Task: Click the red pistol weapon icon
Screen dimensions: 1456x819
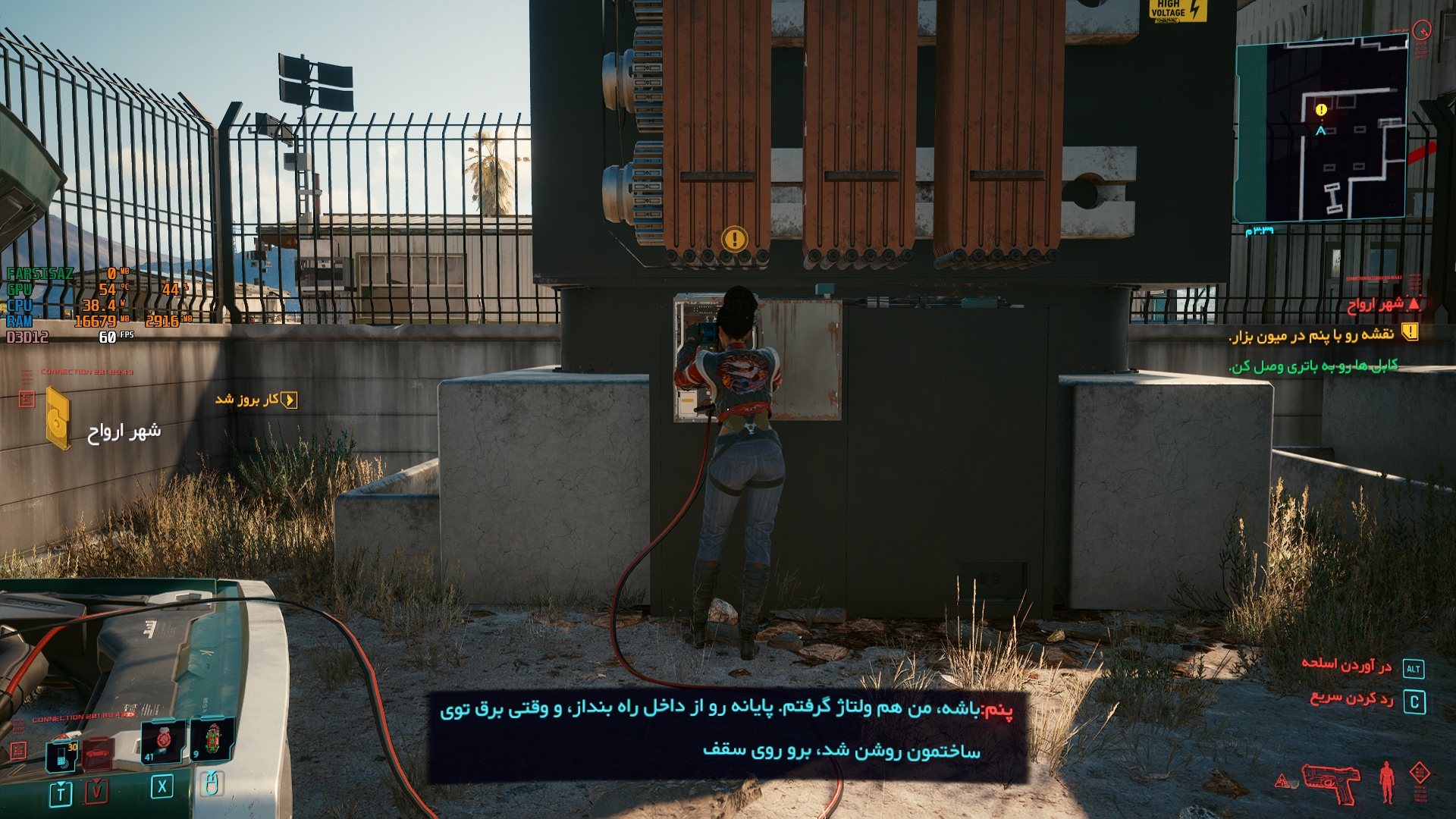Action: (x=1331, y=782)
